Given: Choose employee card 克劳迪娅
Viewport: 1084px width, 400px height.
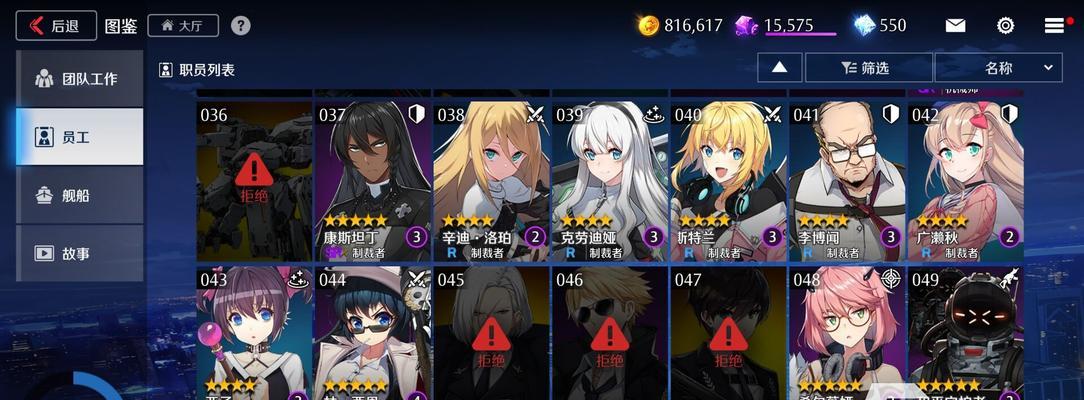Looking at the screenshot, I should pos(609,180).
